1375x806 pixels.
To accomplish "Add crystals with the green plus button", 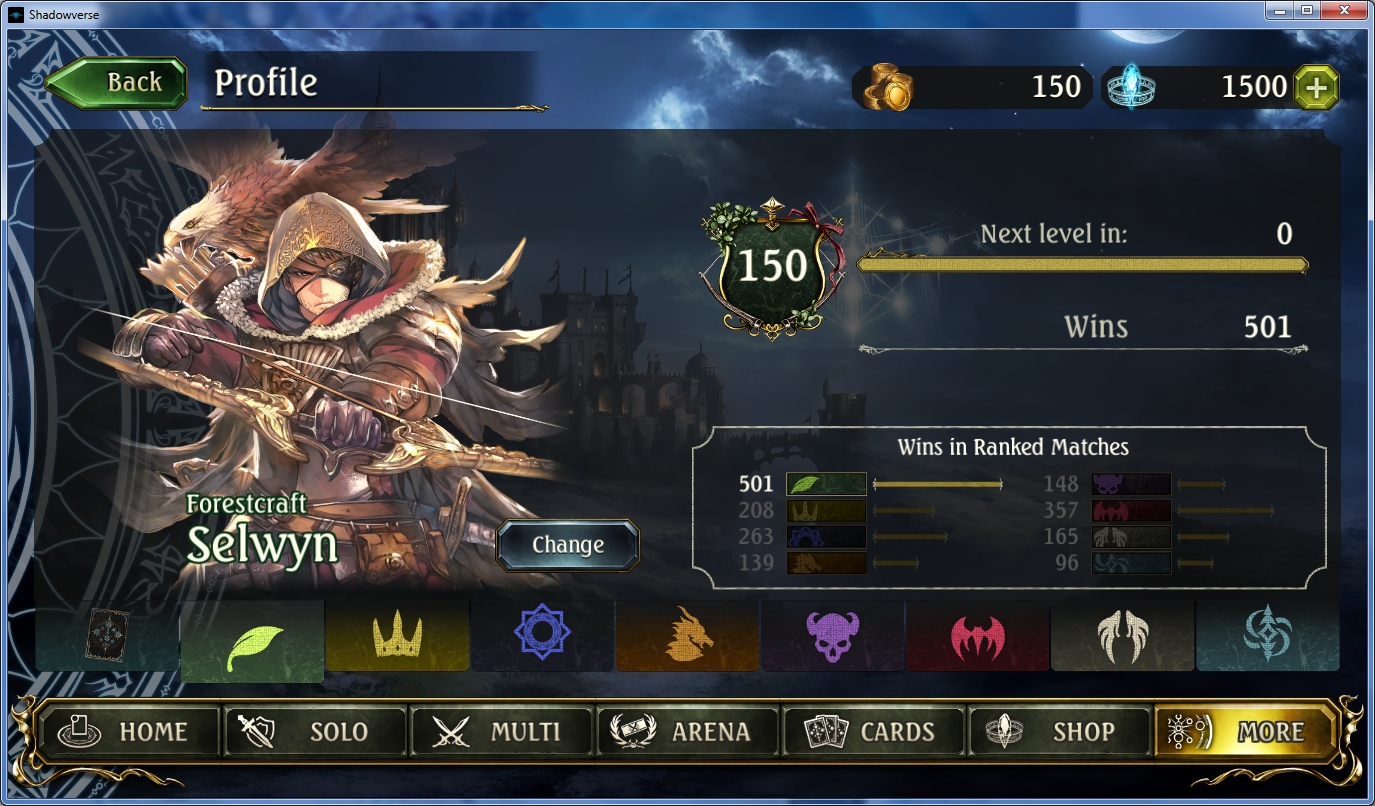I will pos(1316,88).
